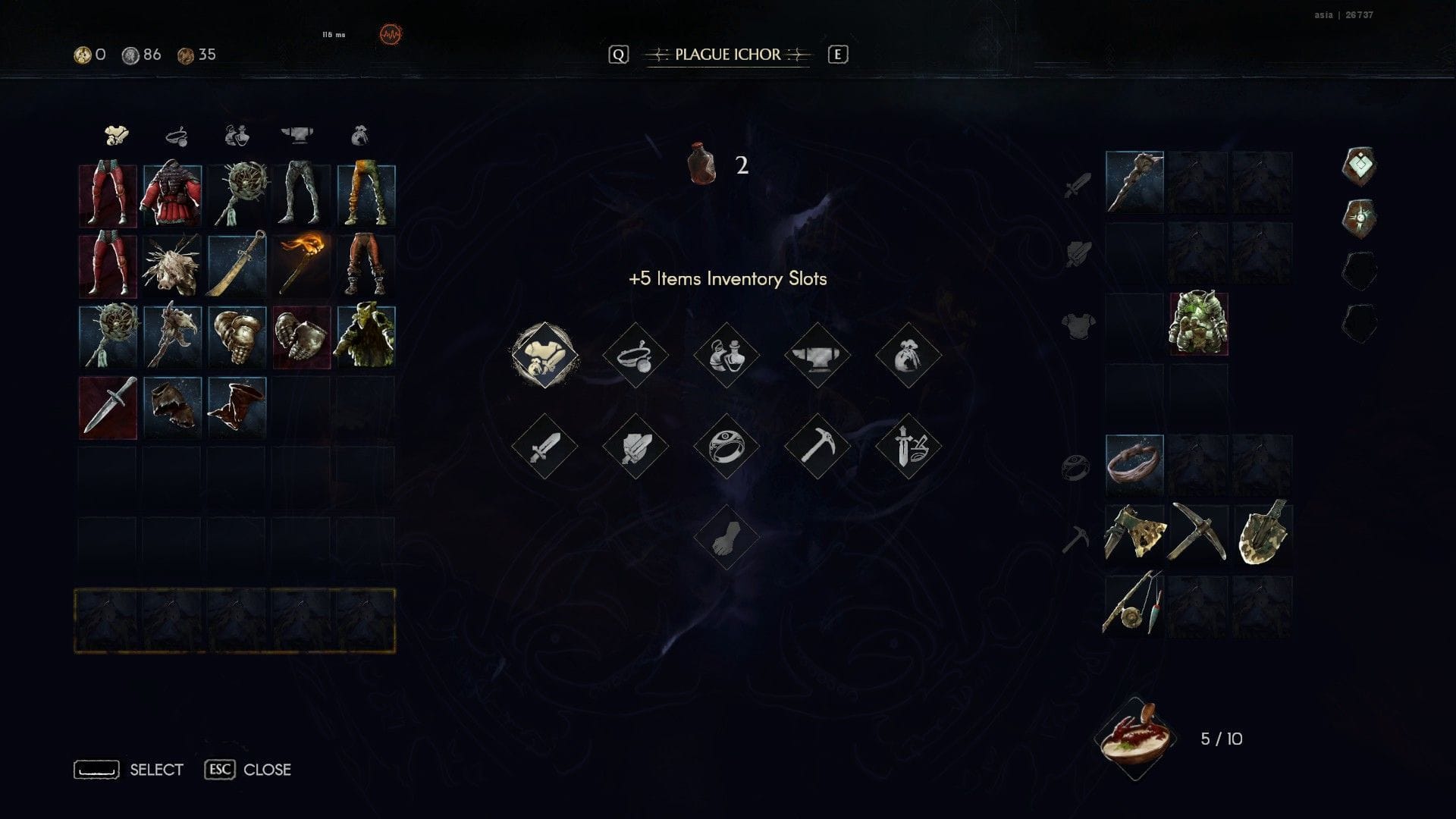Select the flaming torch in inventory
1456x819 pixels.
(x=301, y=265)
